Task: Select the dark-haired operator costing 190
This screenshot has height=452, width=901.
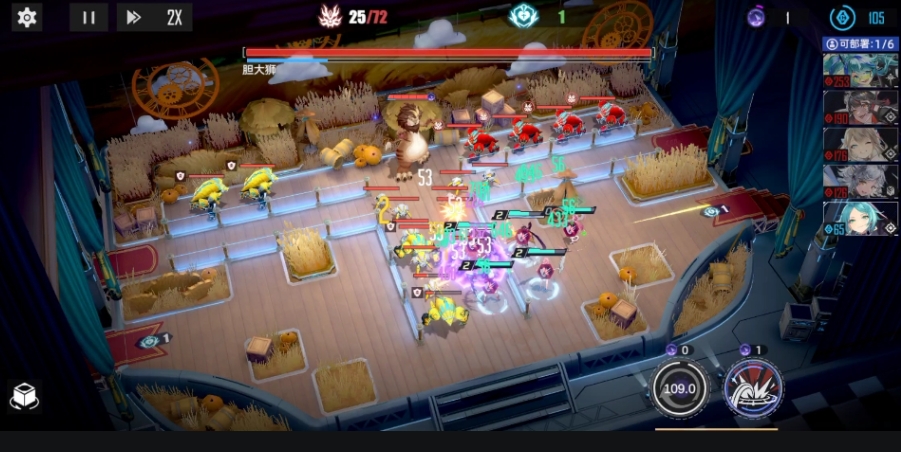Action: 860,108
